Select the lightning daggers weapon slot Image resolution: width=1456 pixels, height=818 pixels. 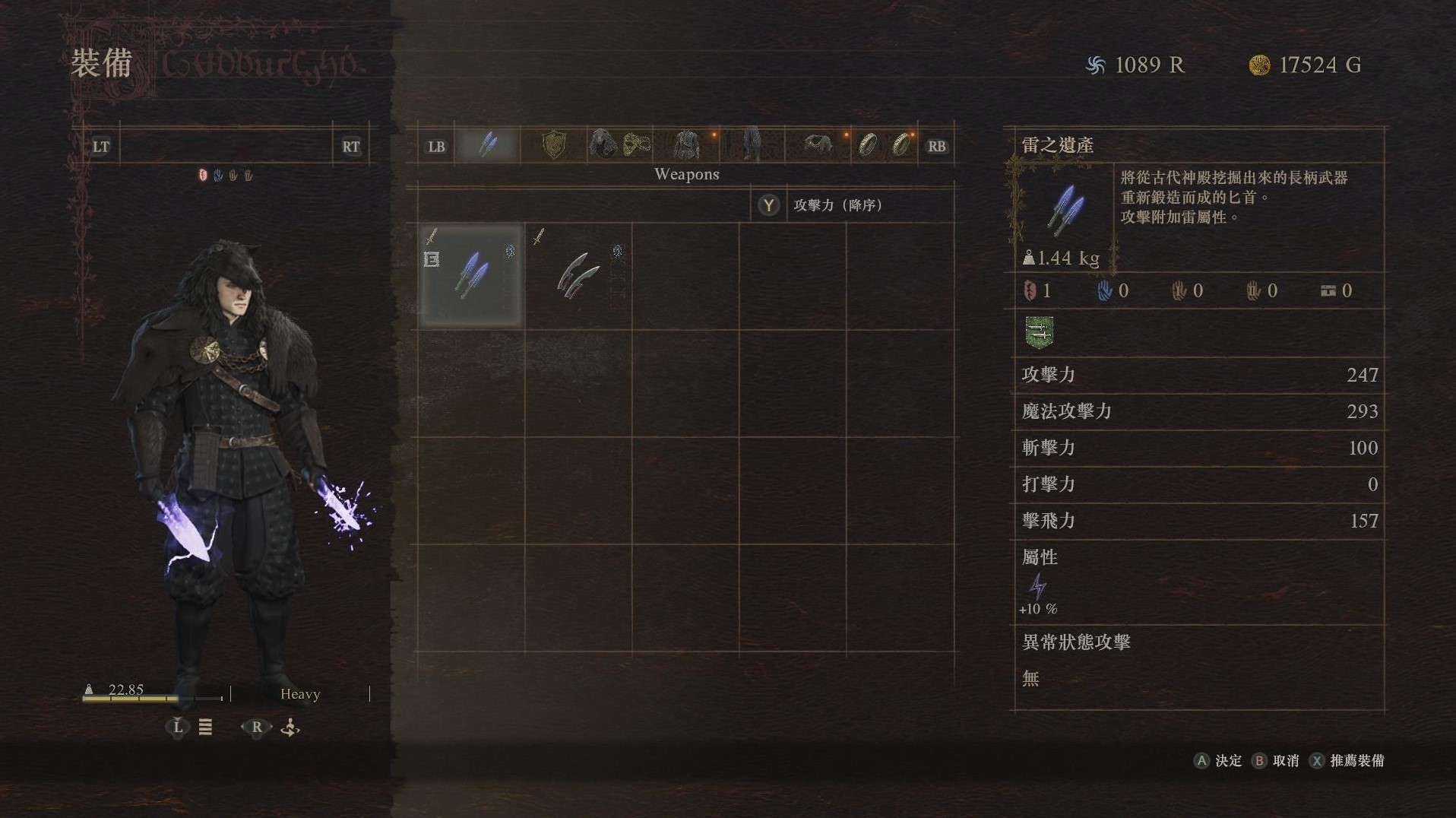(471, 275)
